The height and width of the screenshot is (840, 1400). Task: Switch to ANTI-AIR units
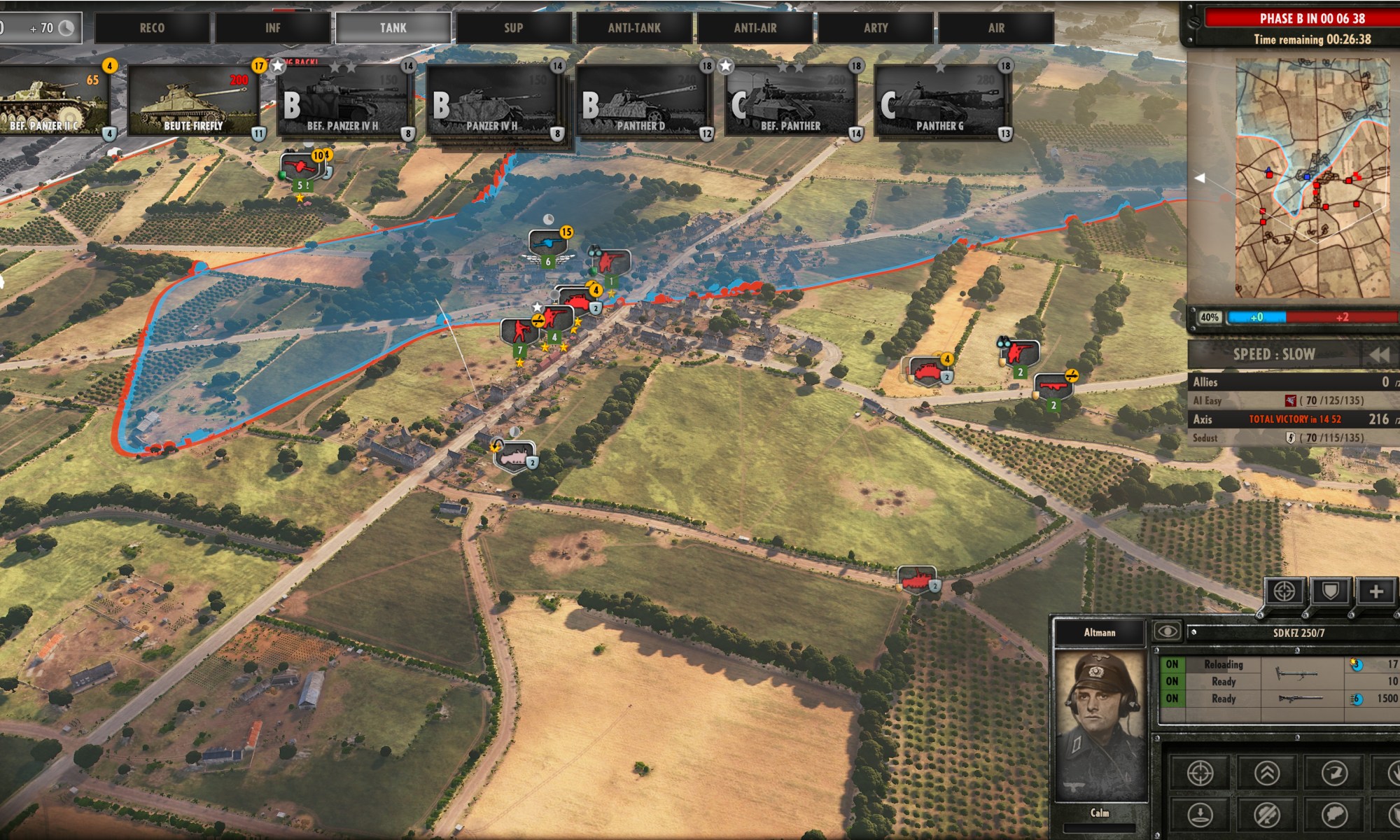pyautogui.click(x=755, y=28)
